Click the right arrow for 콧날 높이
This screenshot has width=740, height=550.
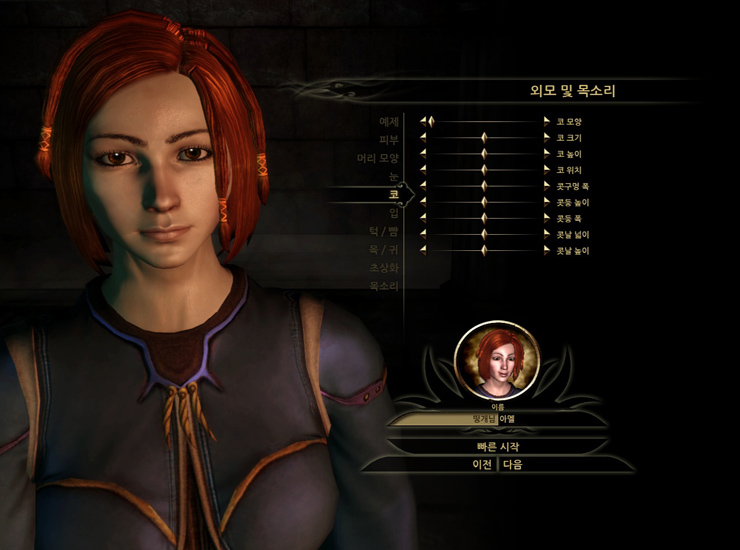point(548,250)
